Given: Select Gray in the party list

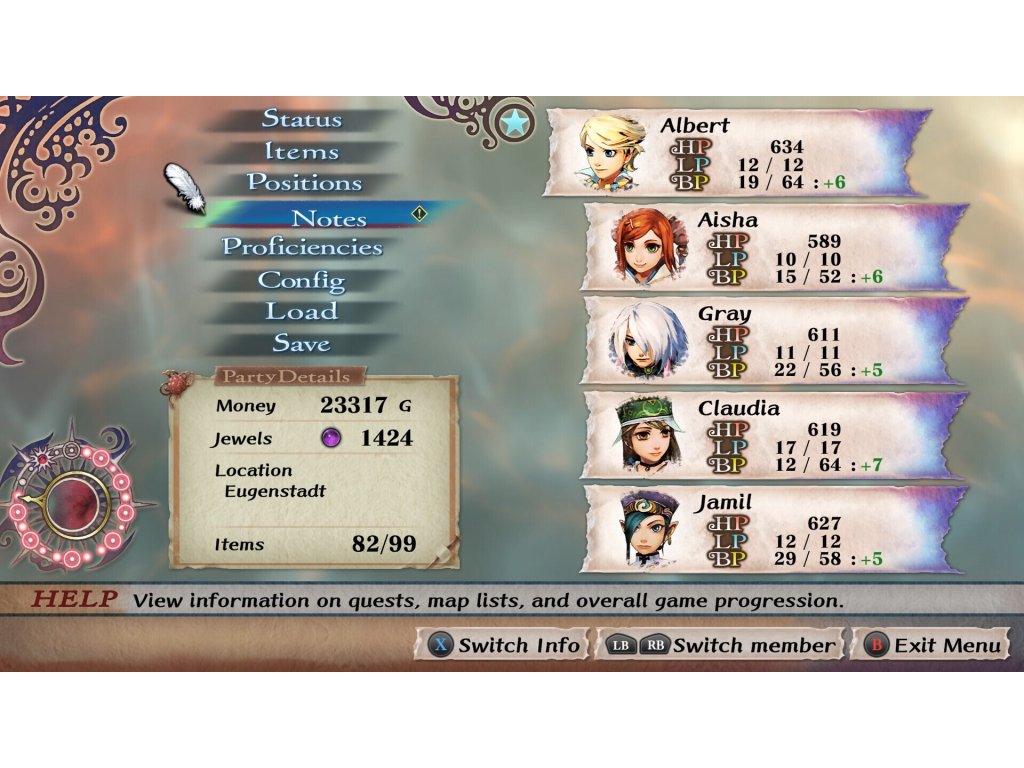Looking at the screenshot, I should (773, 341).
